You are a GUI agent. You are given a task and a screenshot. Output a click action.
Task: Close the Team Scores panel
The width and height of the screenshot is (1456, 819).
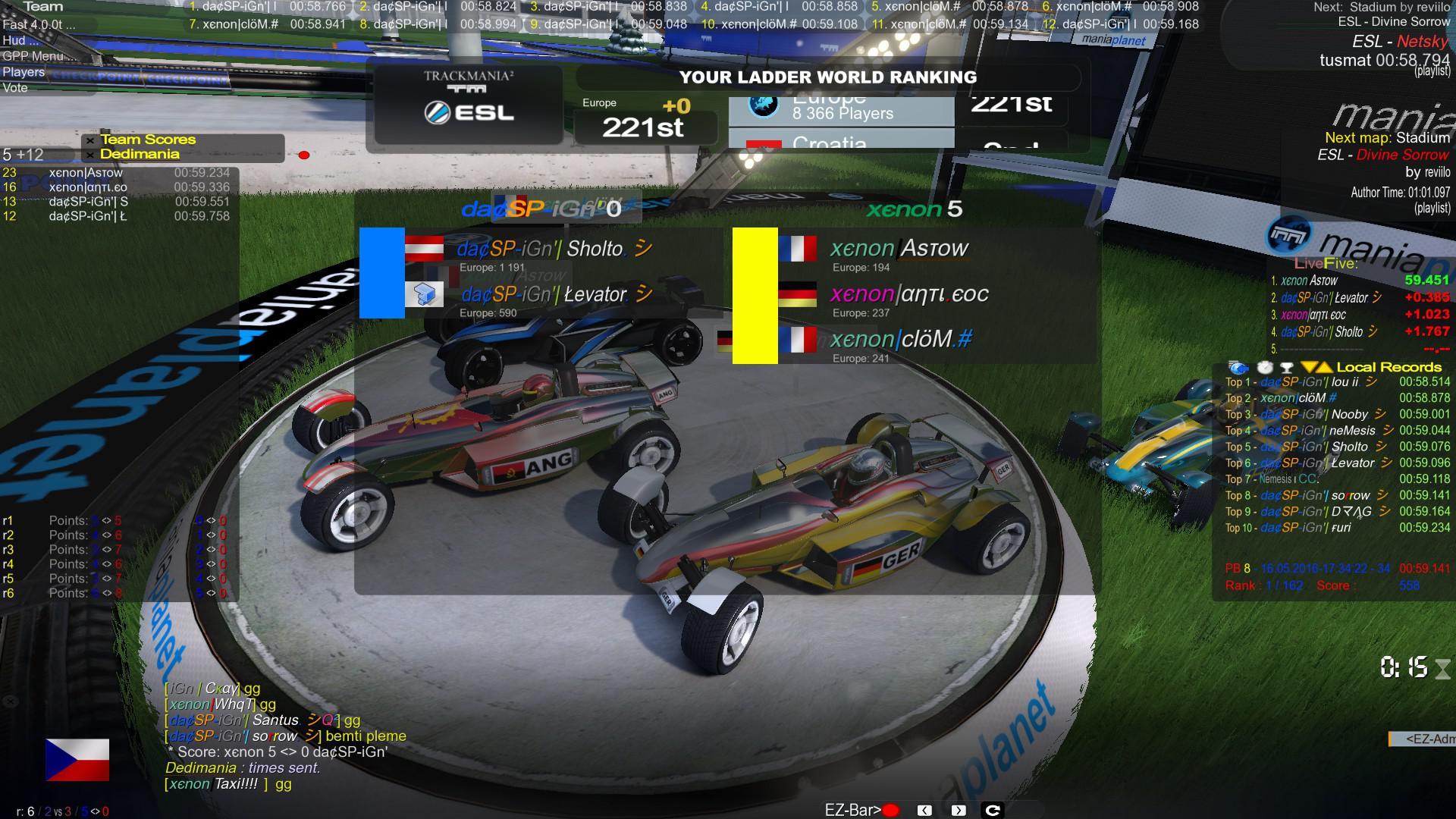90,140
